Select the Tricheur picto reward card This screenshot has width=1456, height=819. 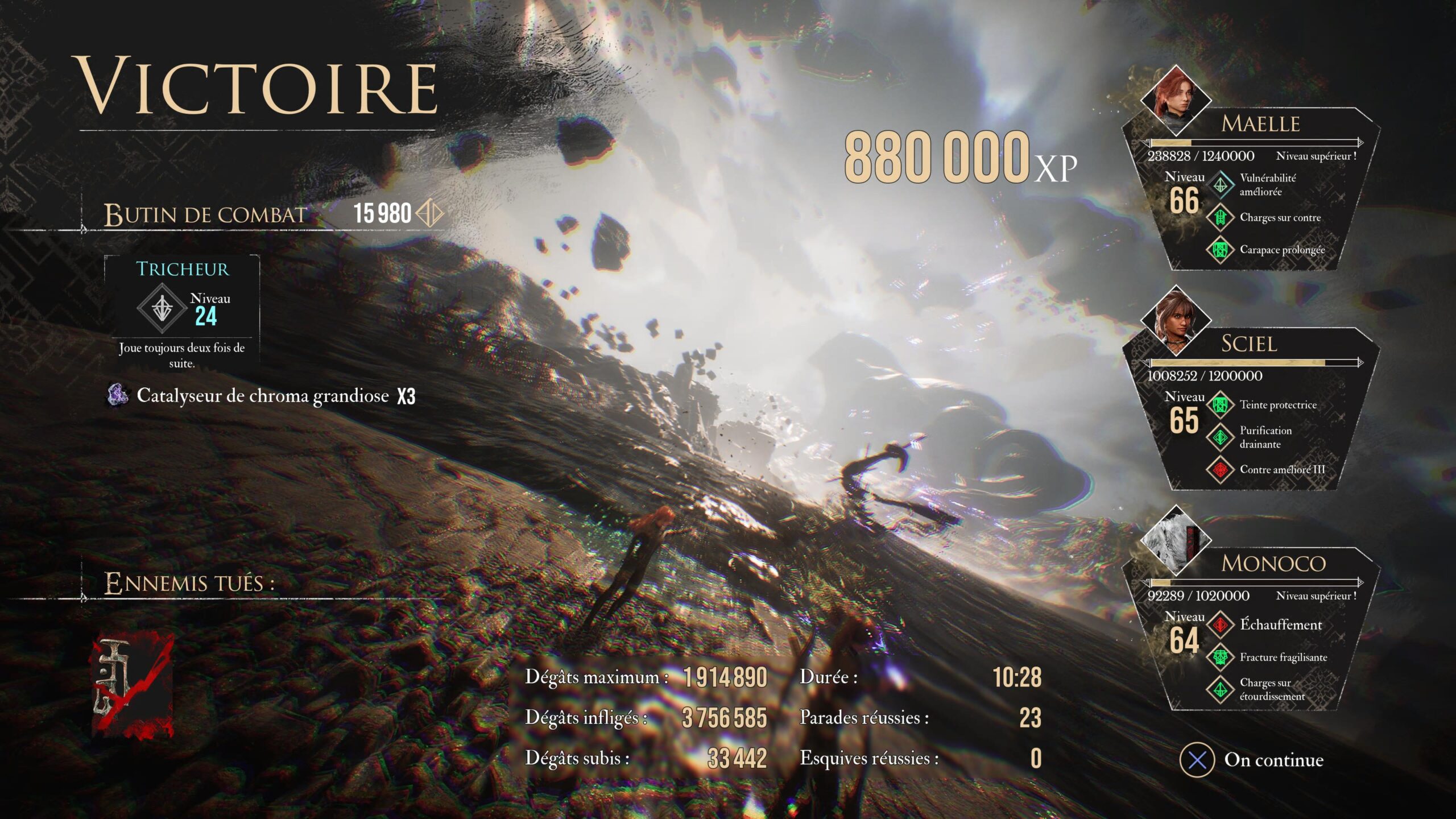[x=182, y=312]
